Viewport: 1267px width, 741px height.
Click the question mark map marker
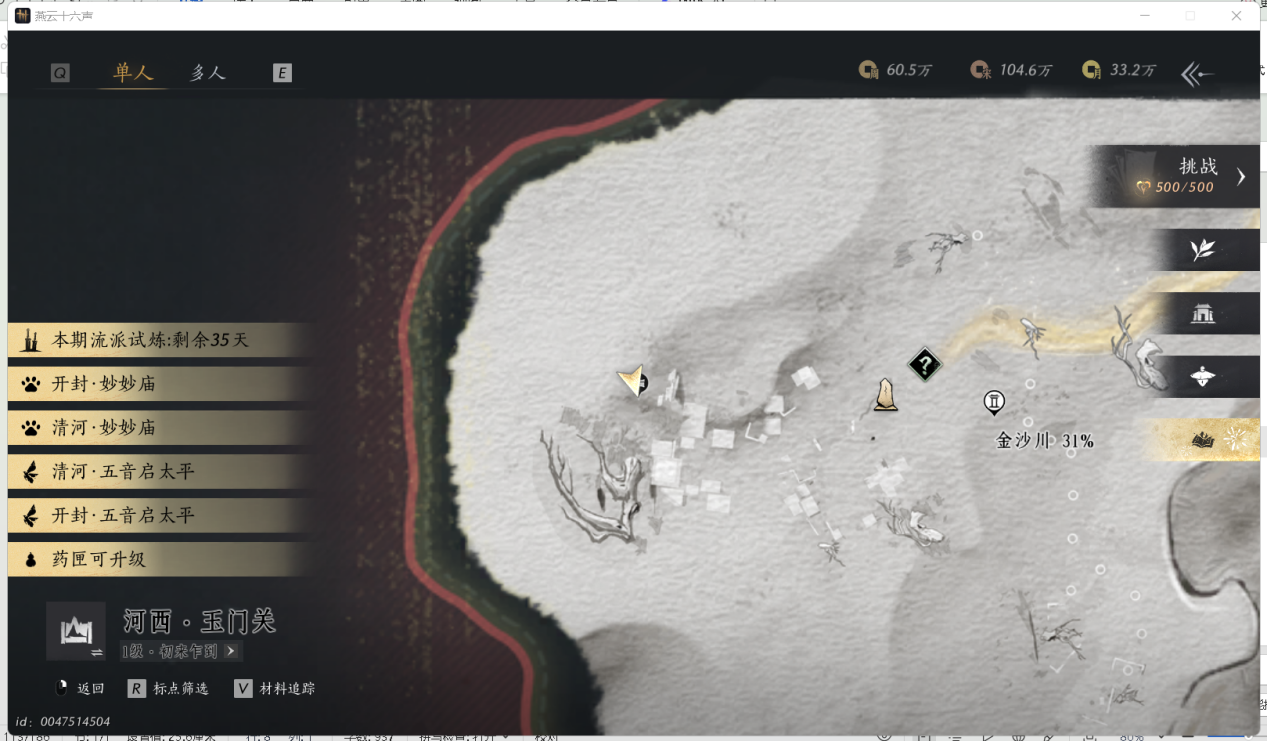coord(925,365)
